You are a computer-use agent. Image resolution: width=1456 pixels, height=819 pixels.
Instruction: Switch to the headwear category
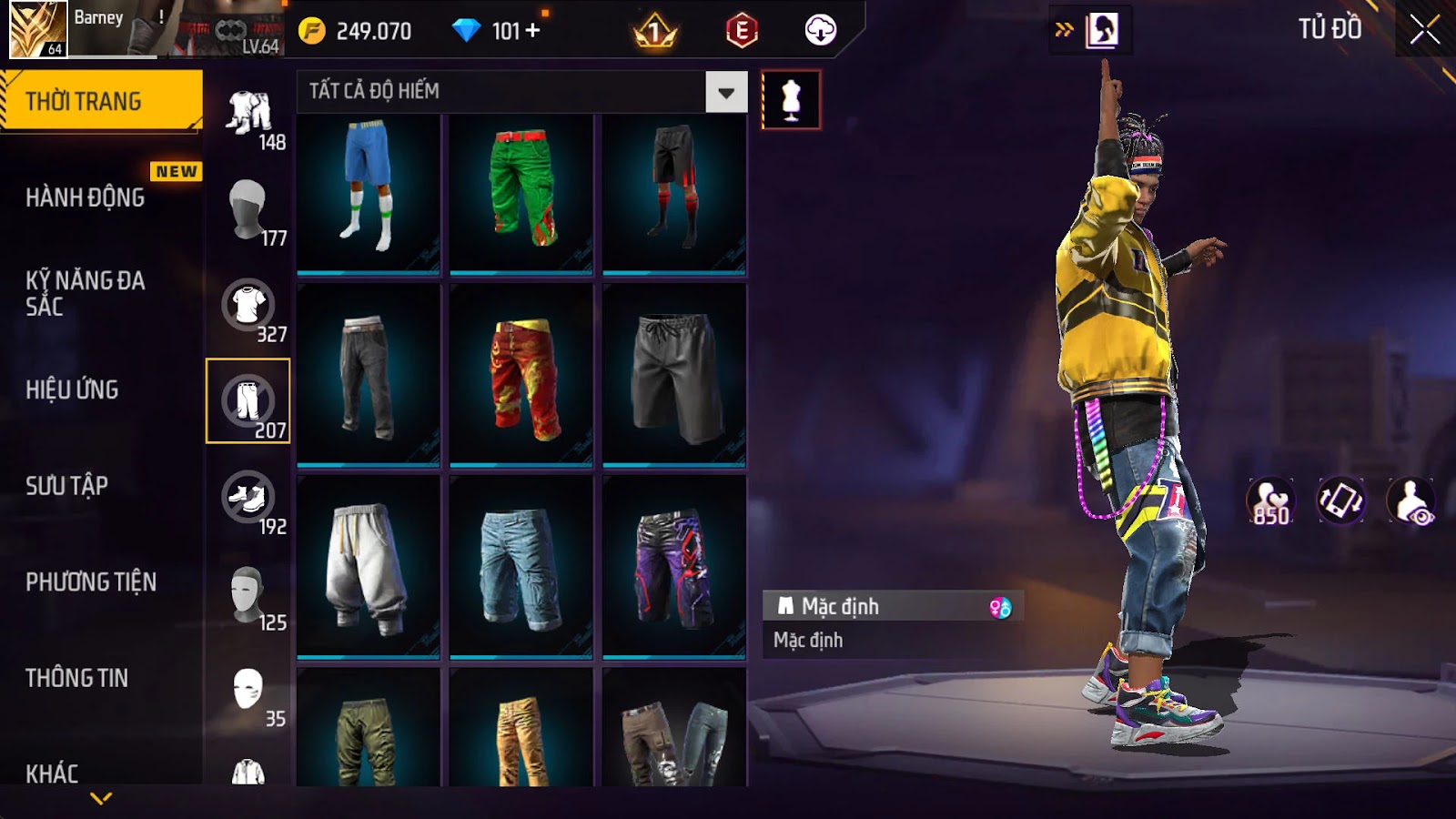248,209
